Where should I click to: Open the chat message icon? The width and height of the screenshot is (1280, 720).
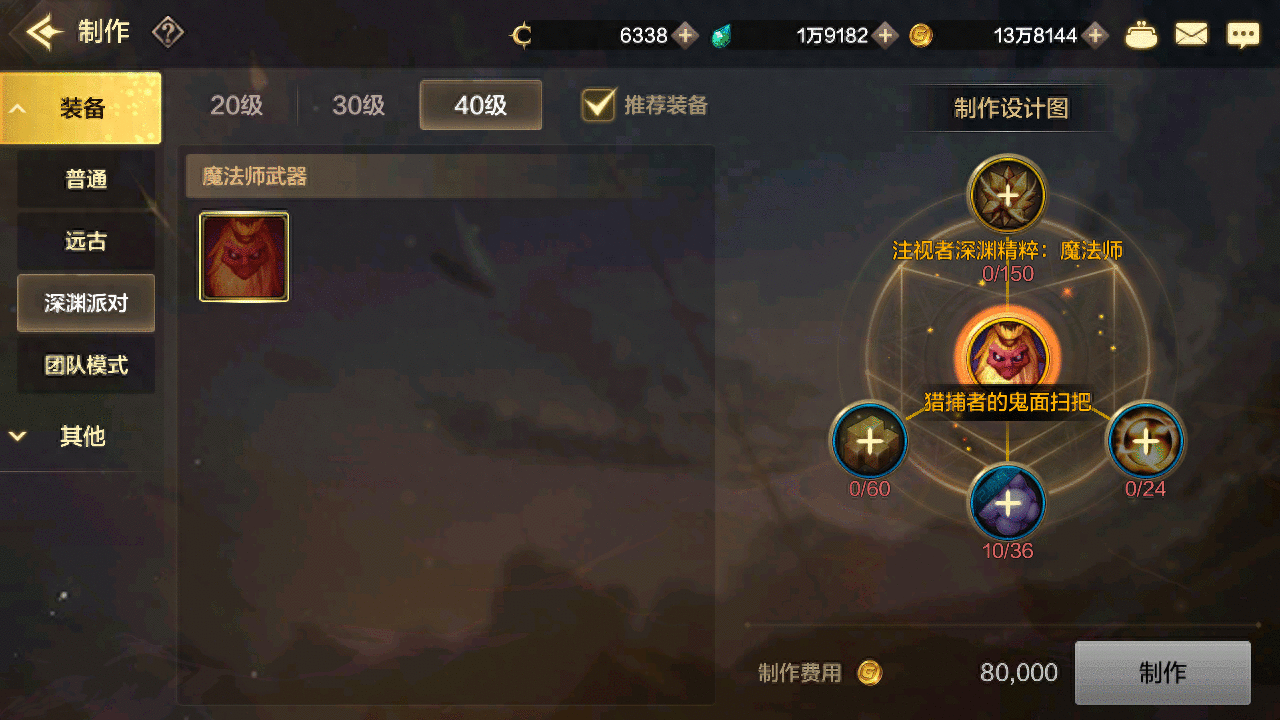[1243, 33]
